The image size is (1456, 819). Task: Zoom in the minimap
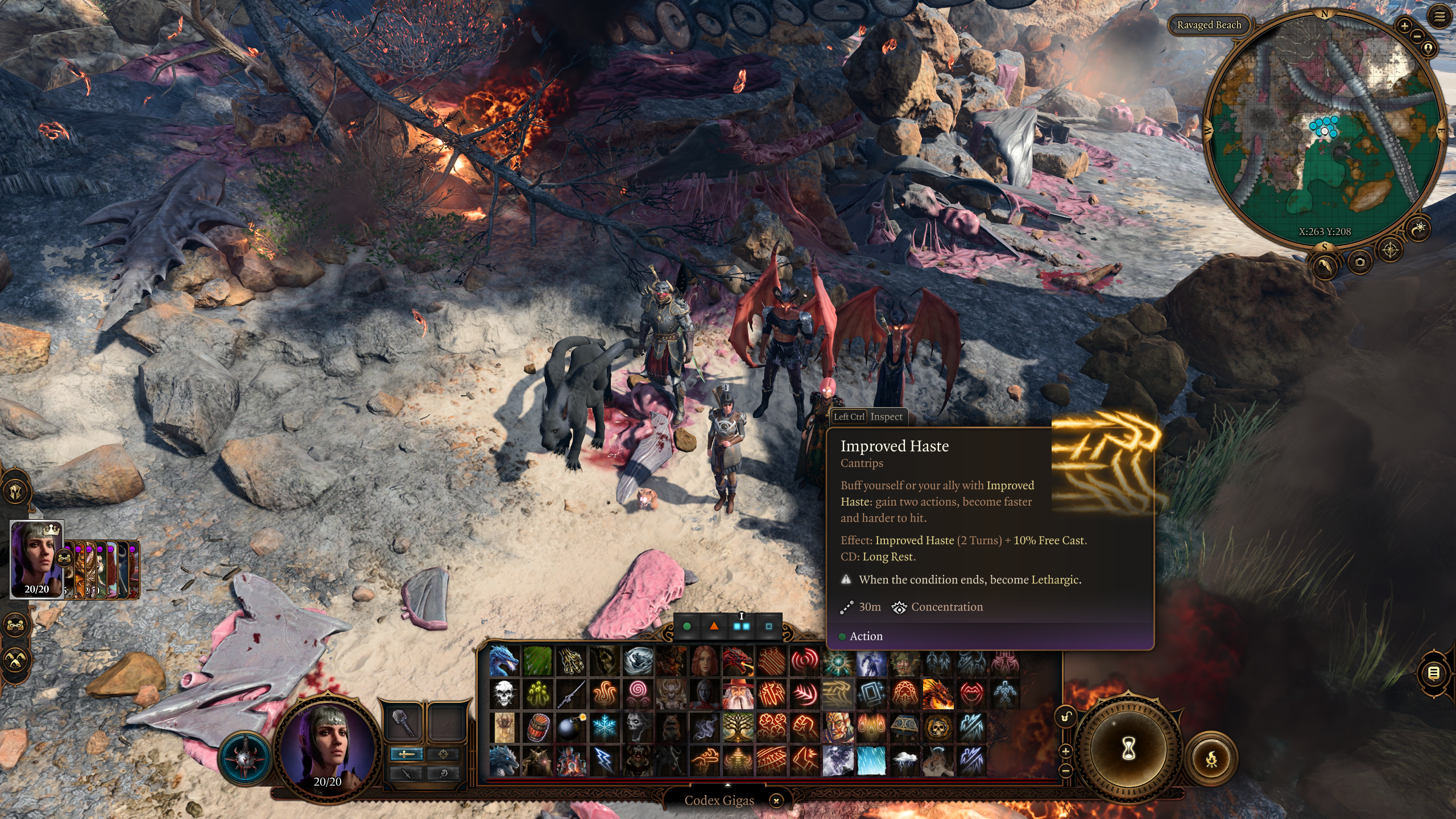click(1404, 26)
